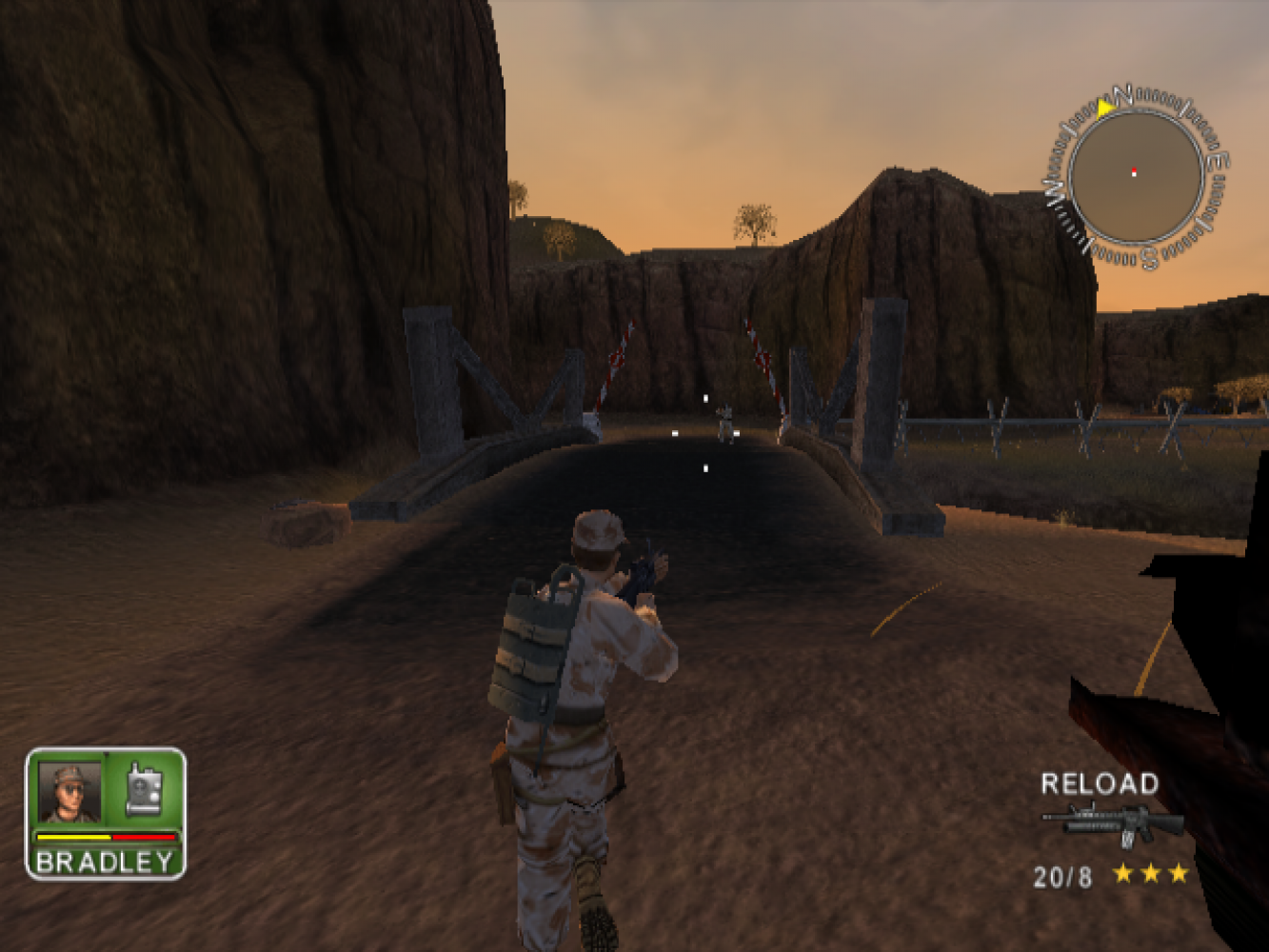Click the circular compass minimap
This screenshot has height=952, width=1269.
[1135, 175]
